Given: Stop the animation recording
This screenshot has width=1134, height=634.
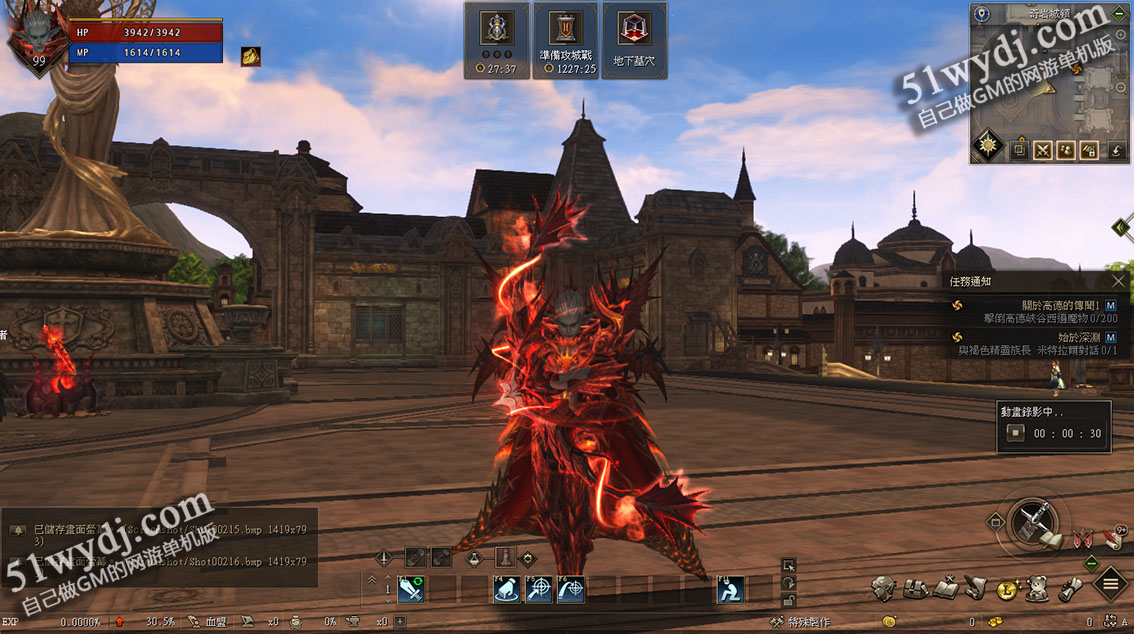Looking at the screenshot, I should (1015, 433).
